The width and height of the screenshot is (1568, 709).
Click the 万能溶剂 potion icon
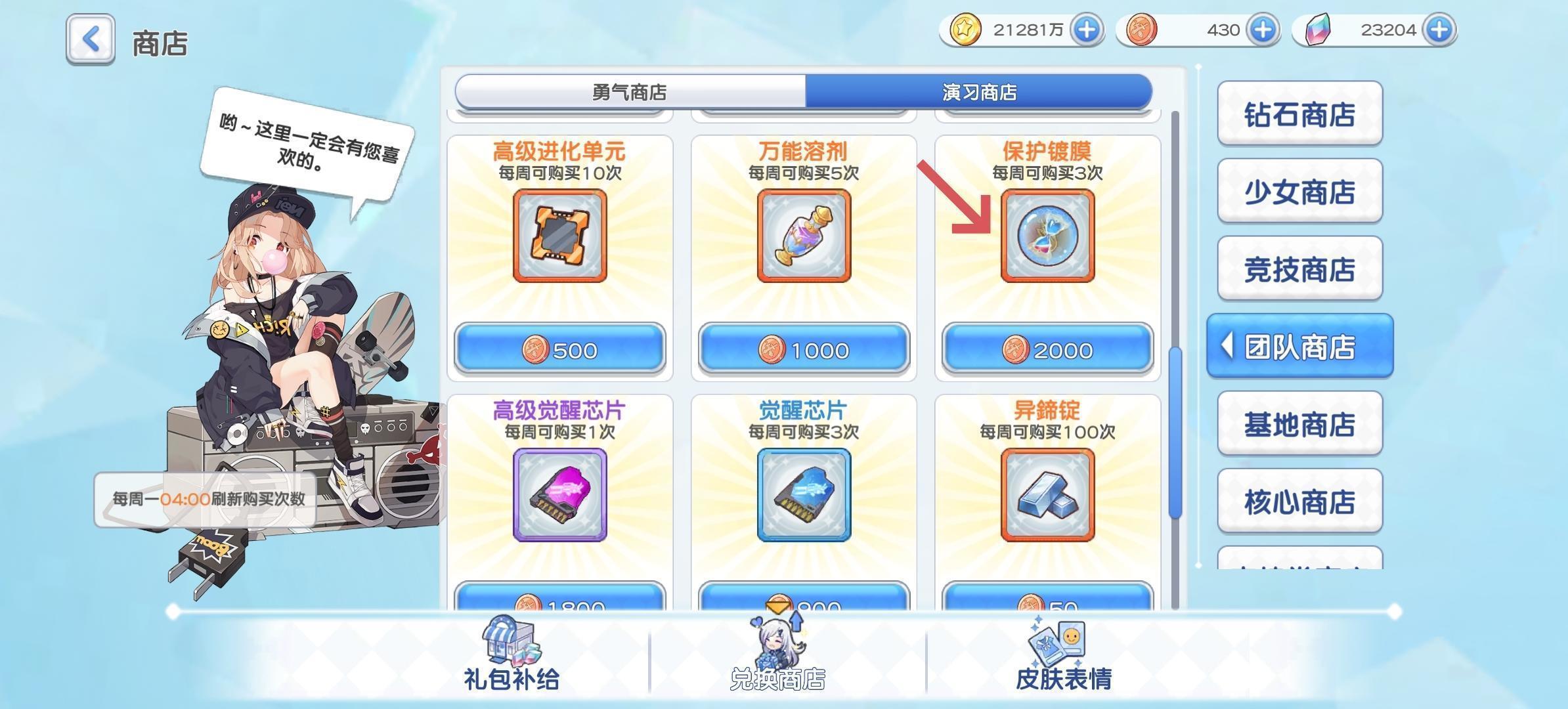pos(802,236)
